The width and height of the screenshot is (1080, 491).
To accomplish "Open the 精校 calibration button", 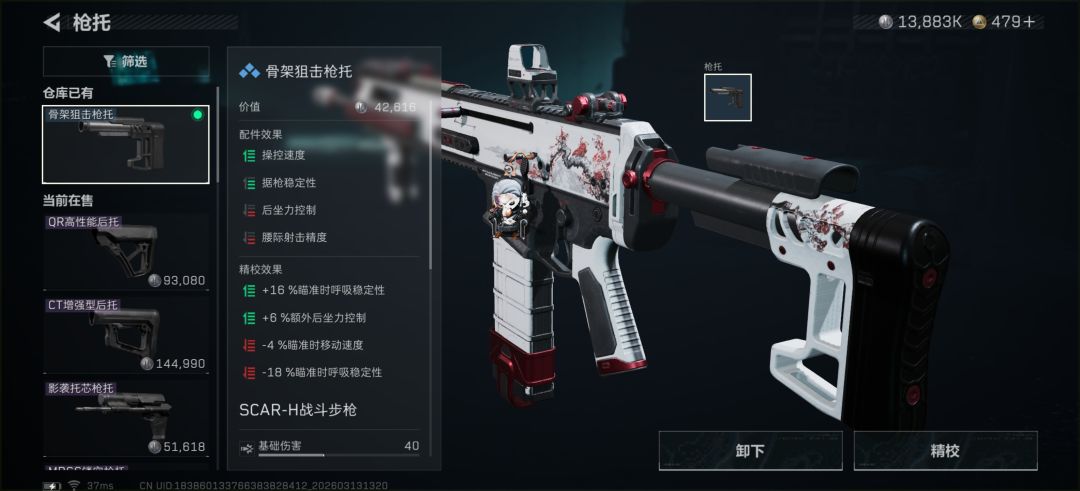I will (945, 450).
